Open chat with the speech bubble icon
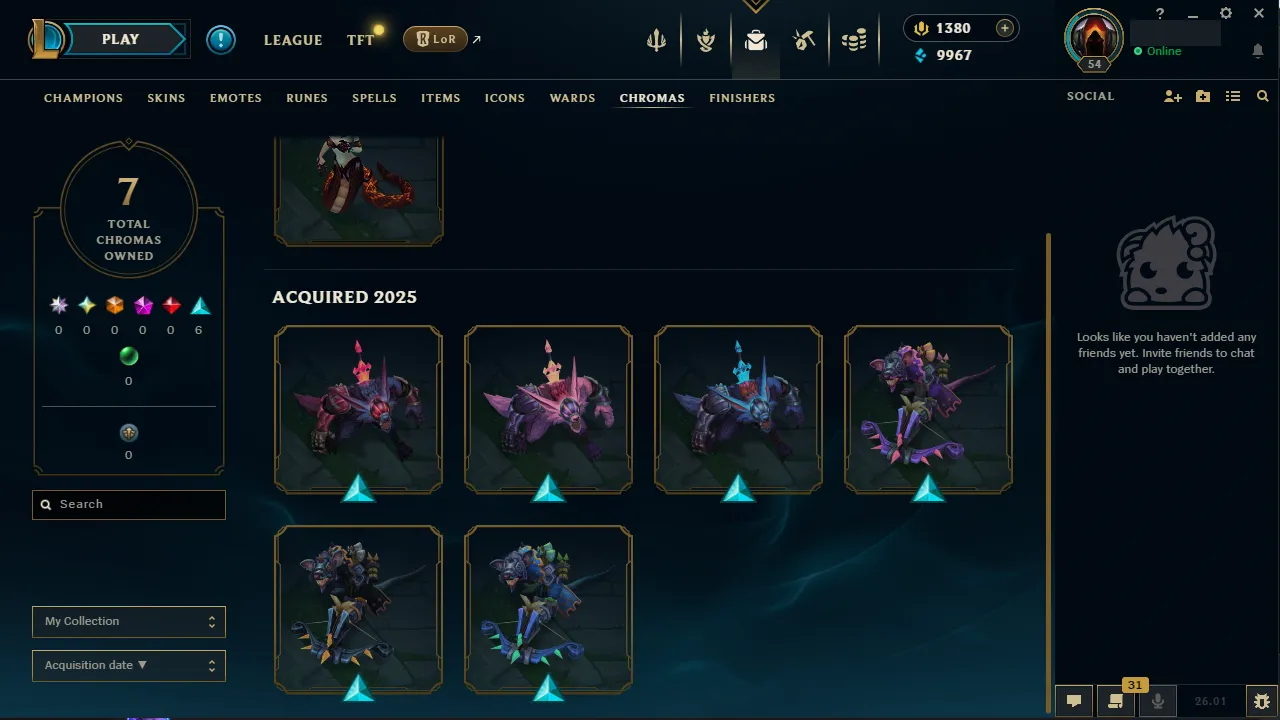 (x=1073, y=700)
